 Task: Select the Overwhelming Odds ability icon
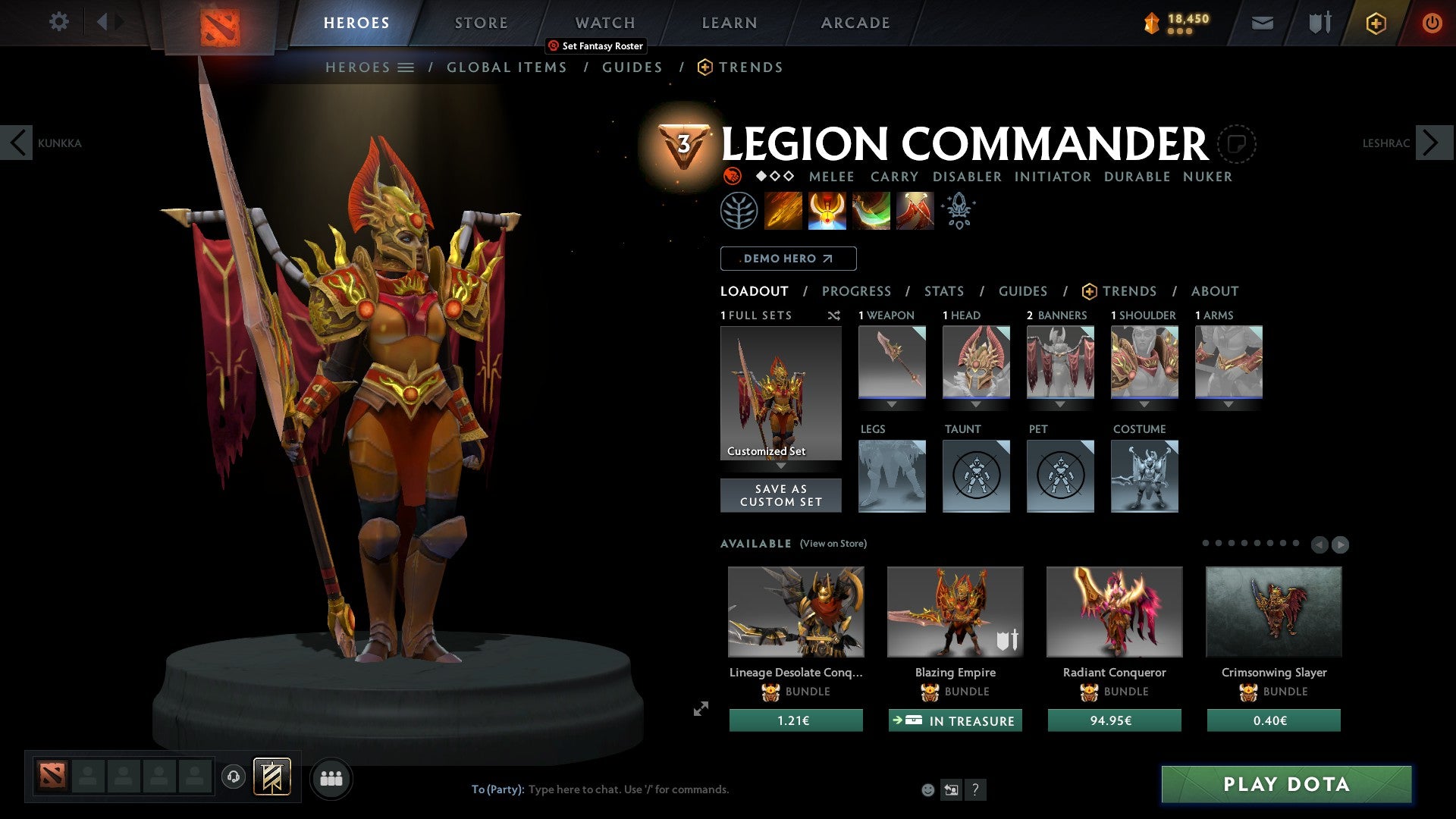783,210
